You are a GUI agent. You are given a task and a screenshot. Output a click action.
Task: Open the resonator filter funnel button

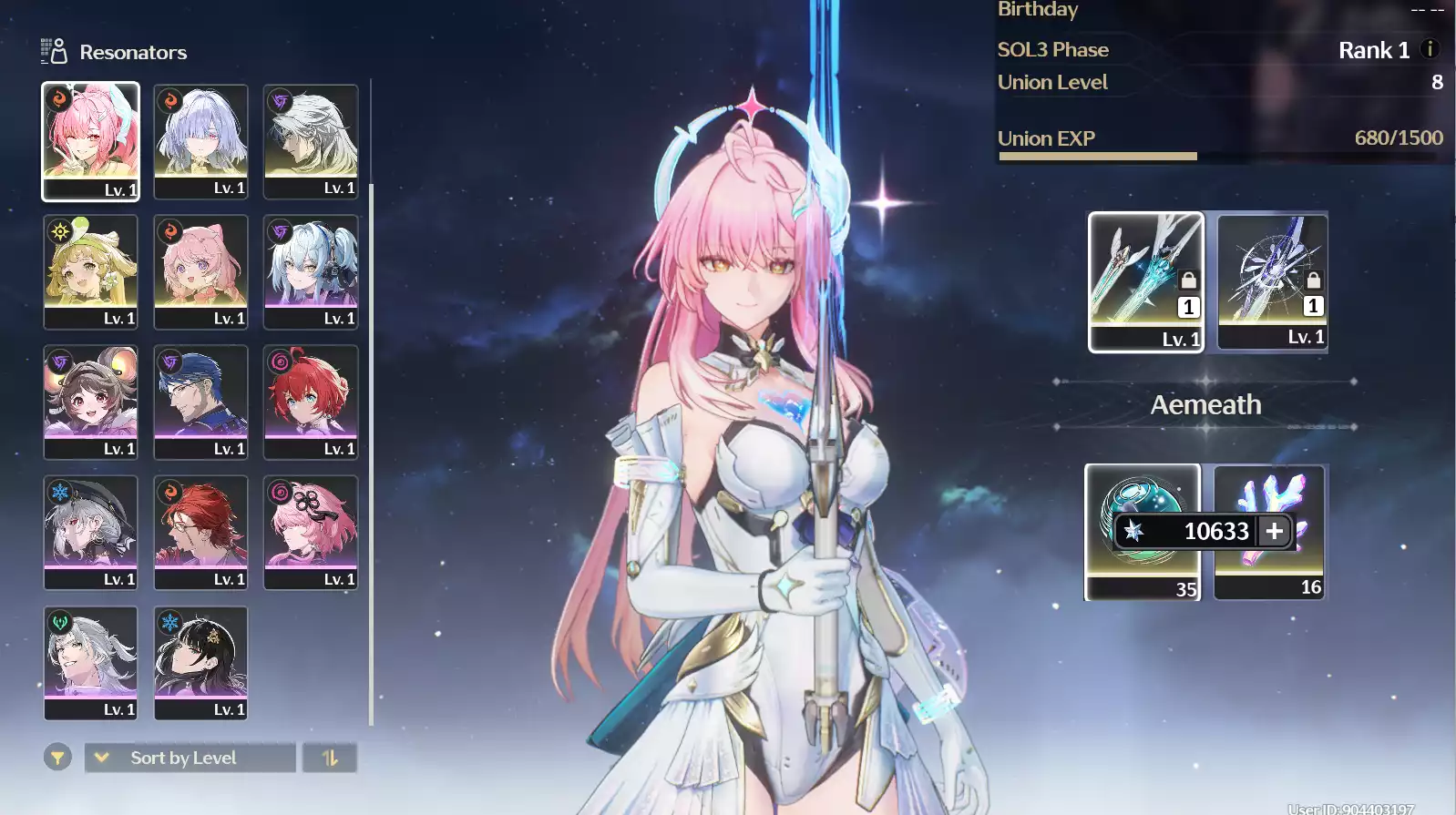click(57, 758)
